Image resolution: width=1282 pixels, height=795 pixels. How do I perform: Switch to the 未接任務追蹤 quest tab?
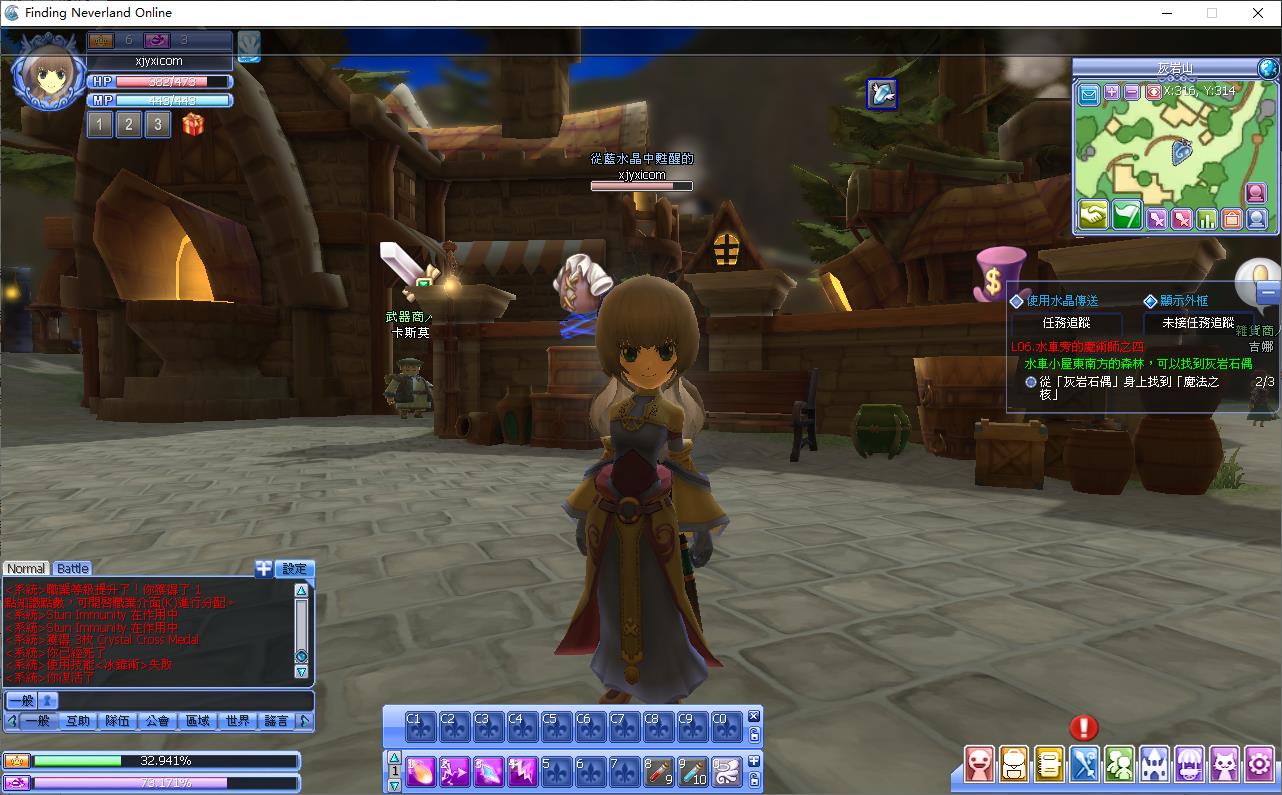pos(1198,323)
